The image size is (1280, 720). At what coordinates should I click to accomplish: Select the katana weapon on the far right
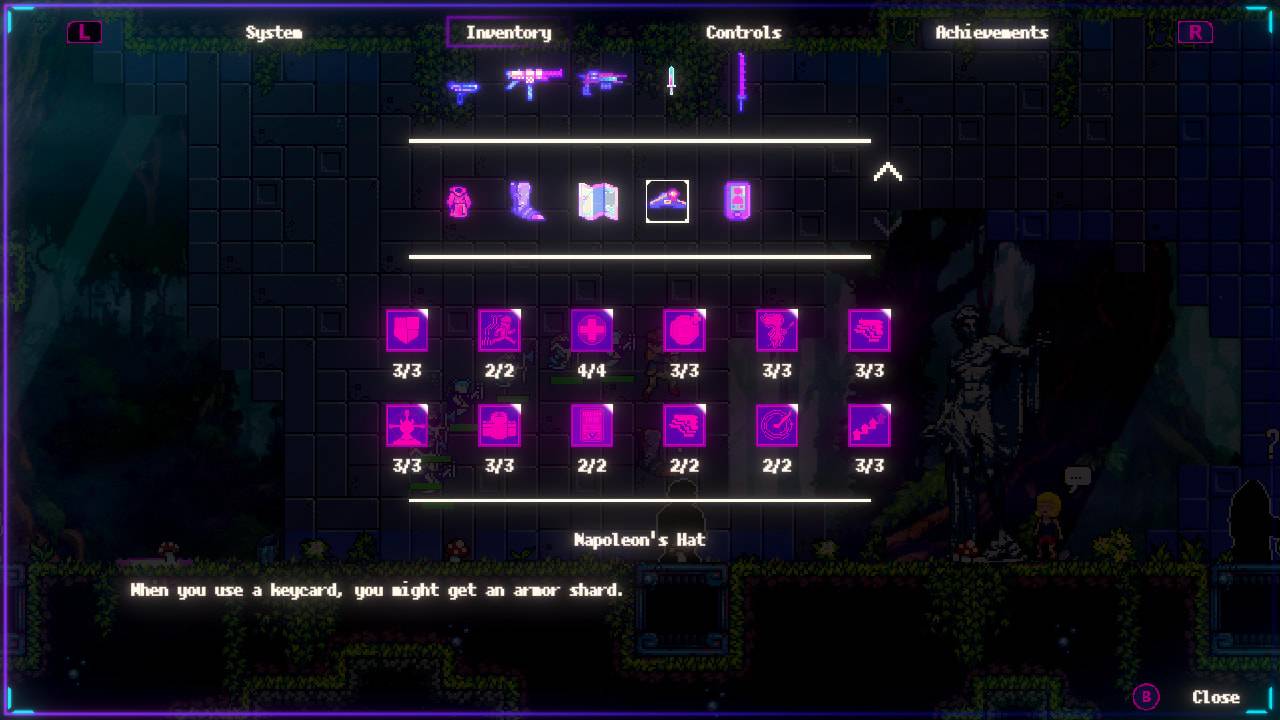coord(741,82)
